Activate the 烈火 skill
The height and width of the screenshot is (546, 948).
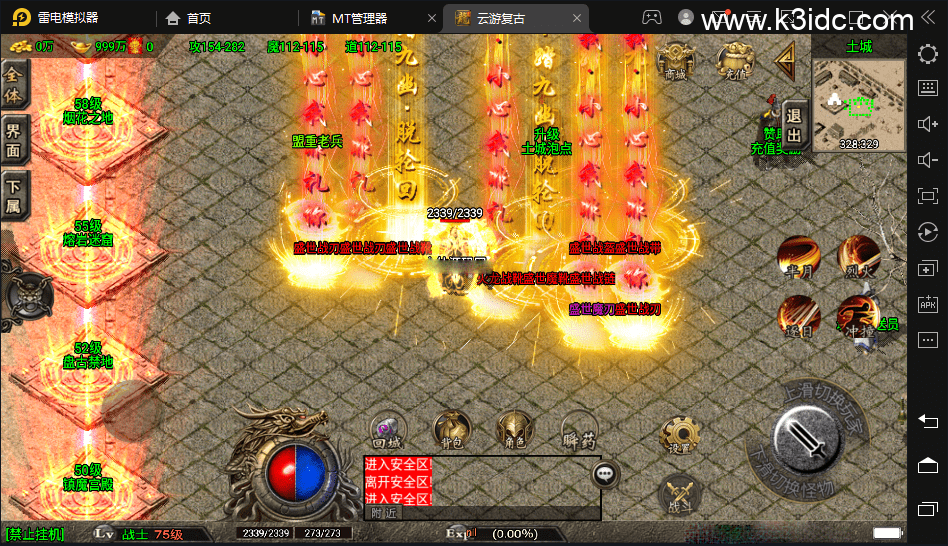[857, 255]
